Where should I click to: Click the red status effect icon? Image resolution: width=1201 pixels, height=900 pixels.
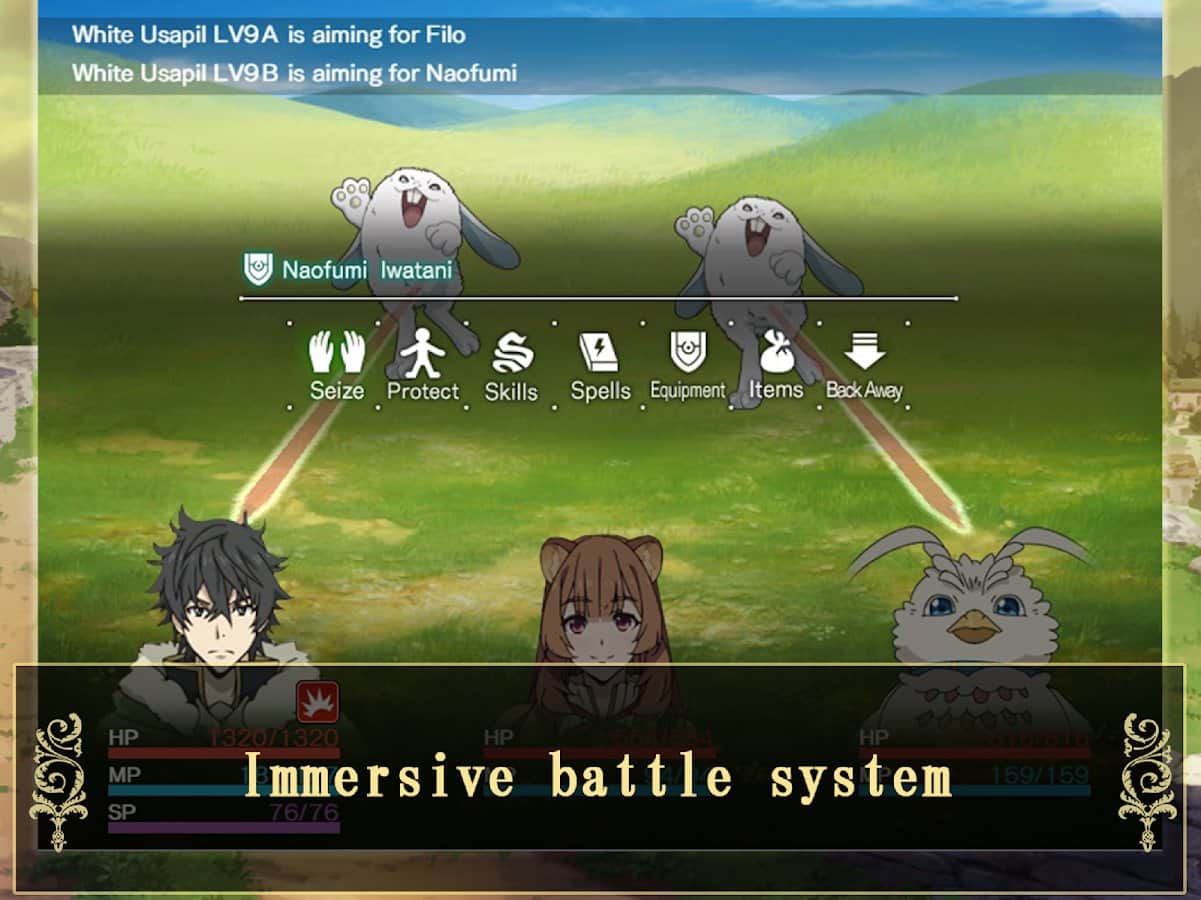[x=318, y=702]
